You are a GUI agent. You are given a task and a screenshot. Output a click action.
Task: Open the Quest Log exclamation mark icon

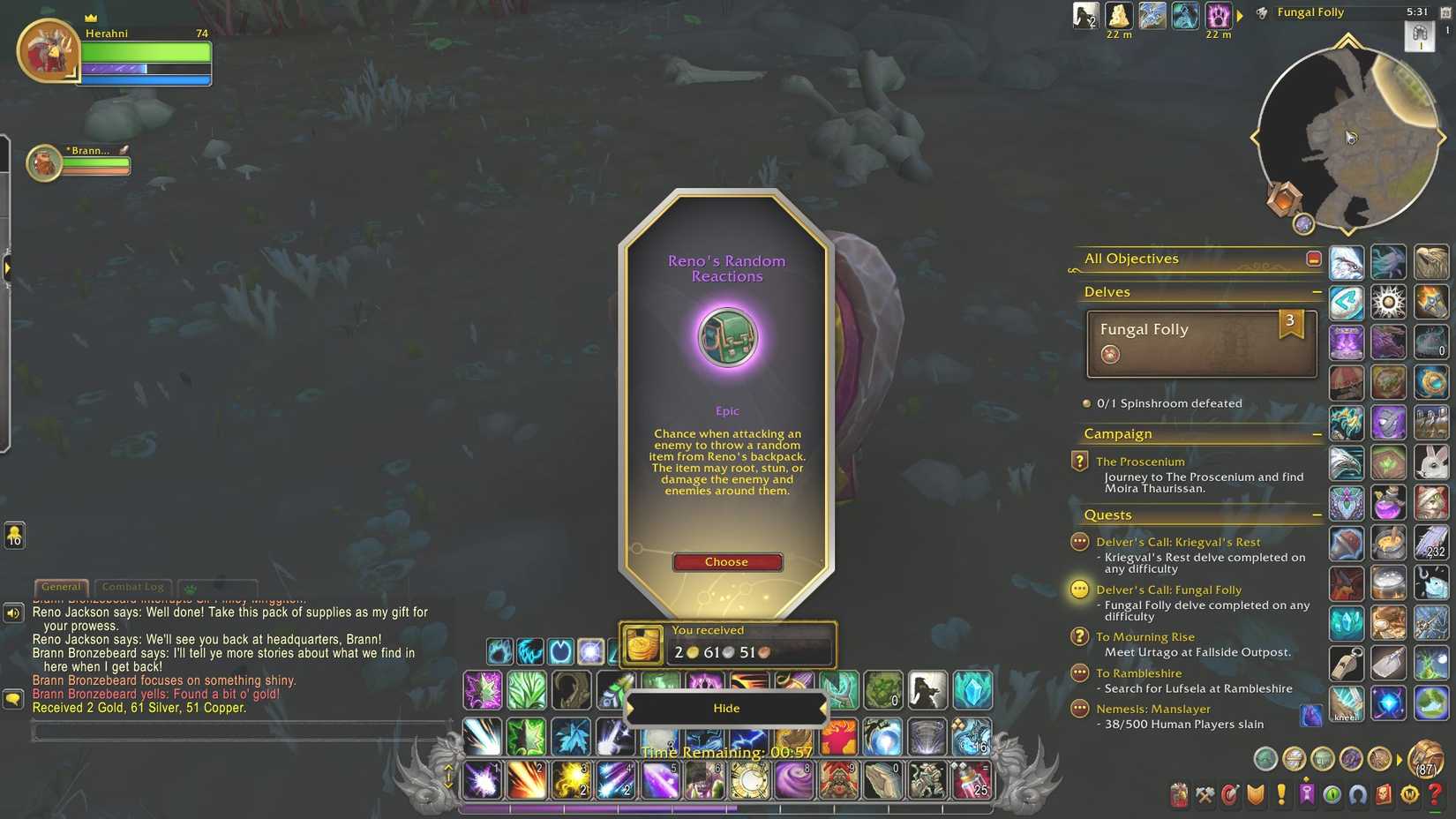[x=1280, y=794]
